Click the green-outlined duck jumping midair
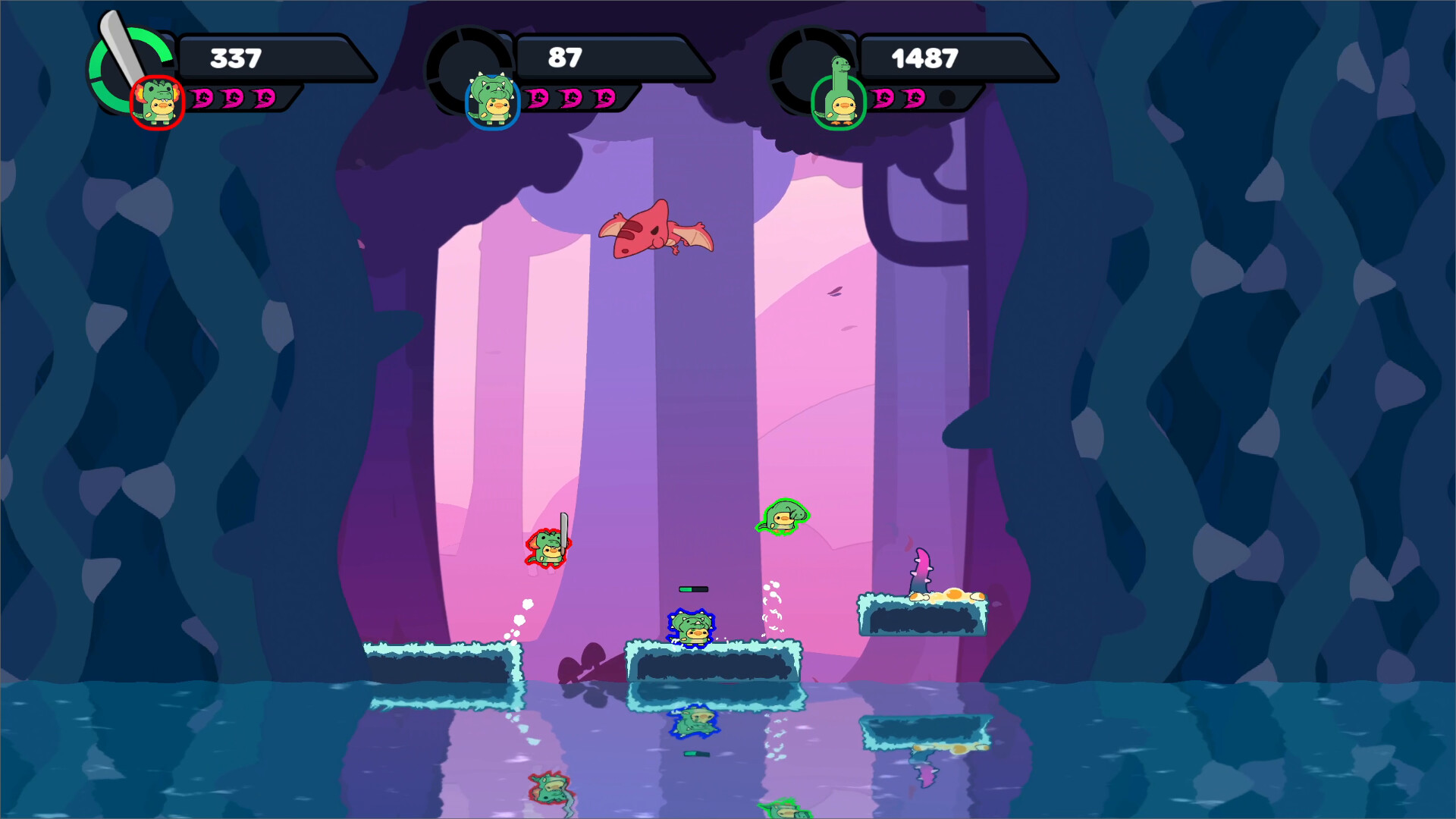The image size is (1456, 819). pos(781,516)
